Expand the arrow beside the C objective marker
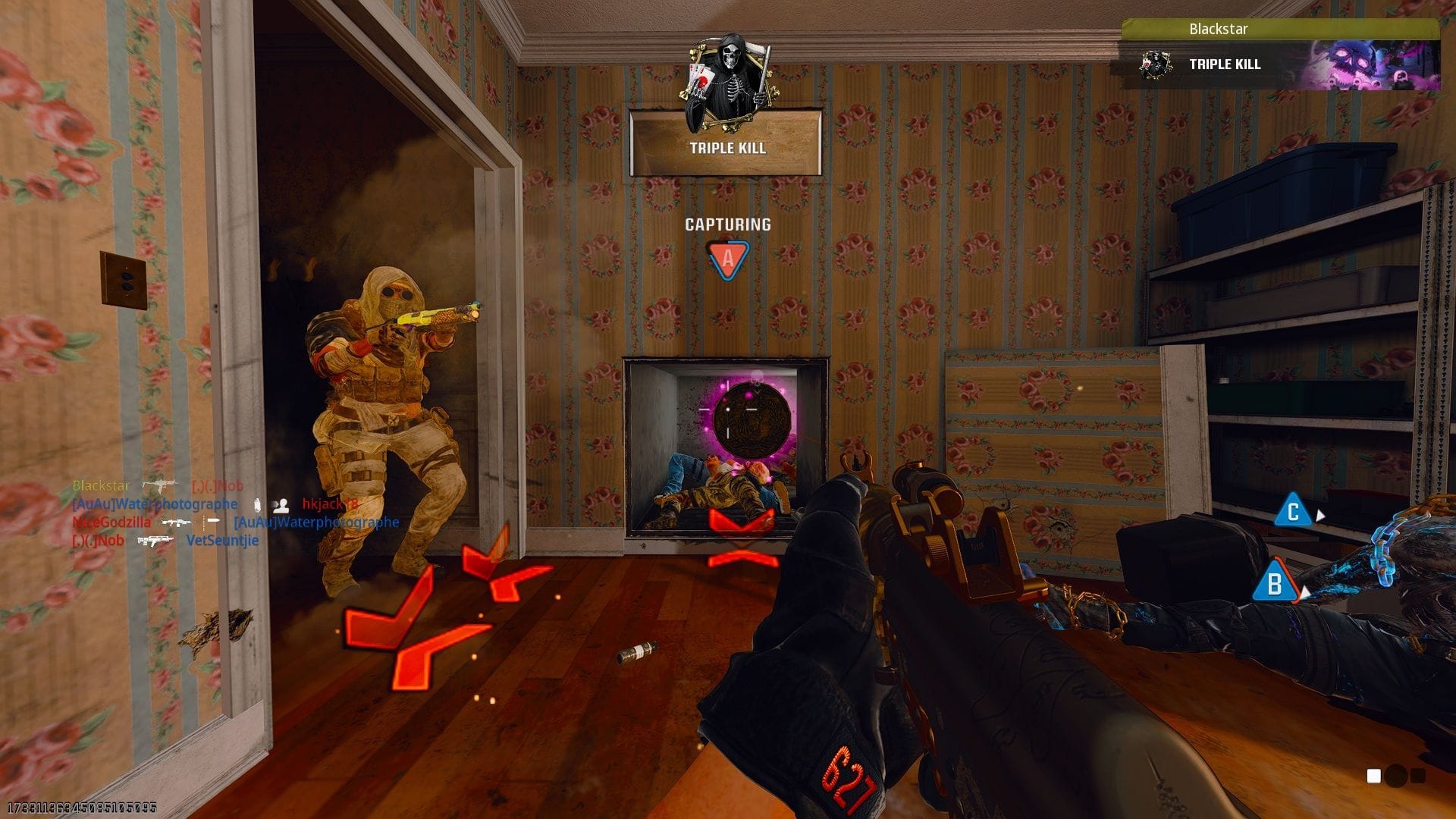1456x819 pixels. (1319, 514)
